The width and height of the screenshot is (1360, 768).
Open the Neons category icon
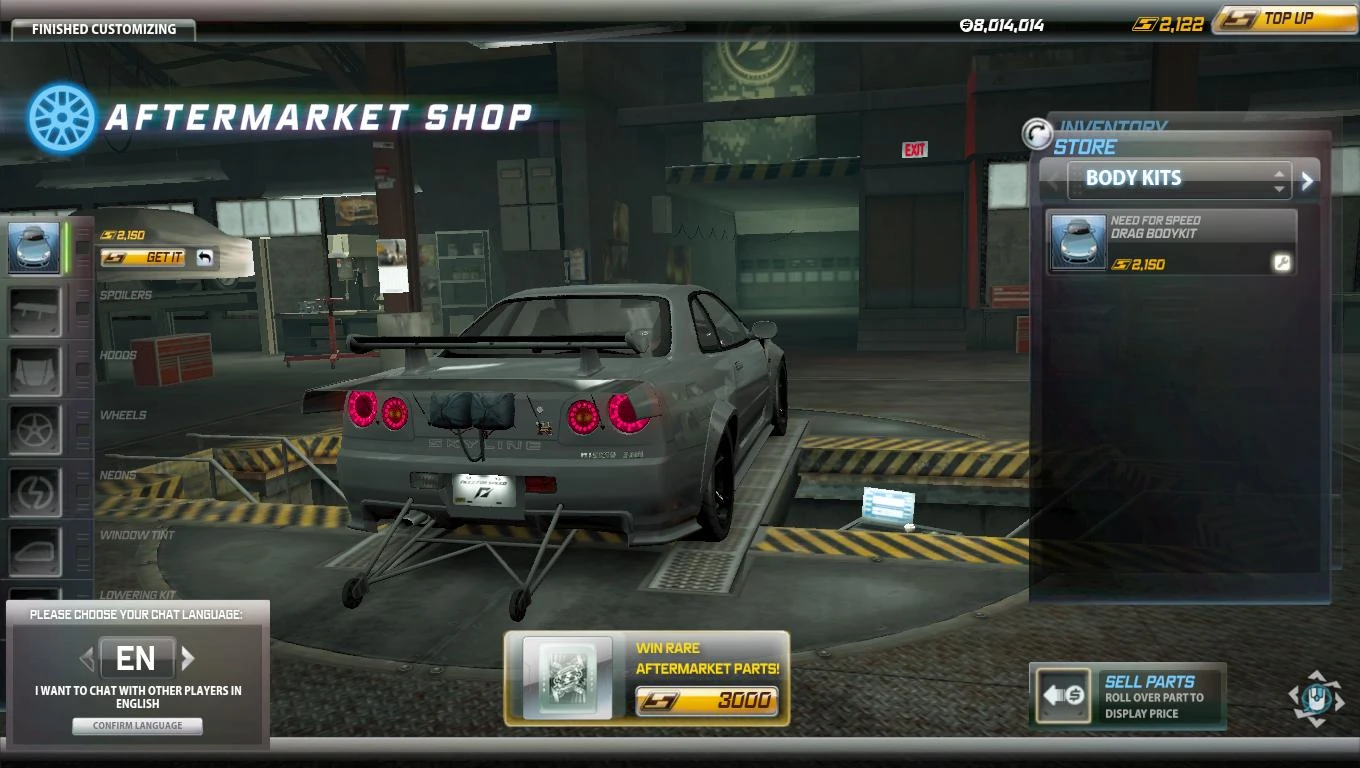point(35,490)
